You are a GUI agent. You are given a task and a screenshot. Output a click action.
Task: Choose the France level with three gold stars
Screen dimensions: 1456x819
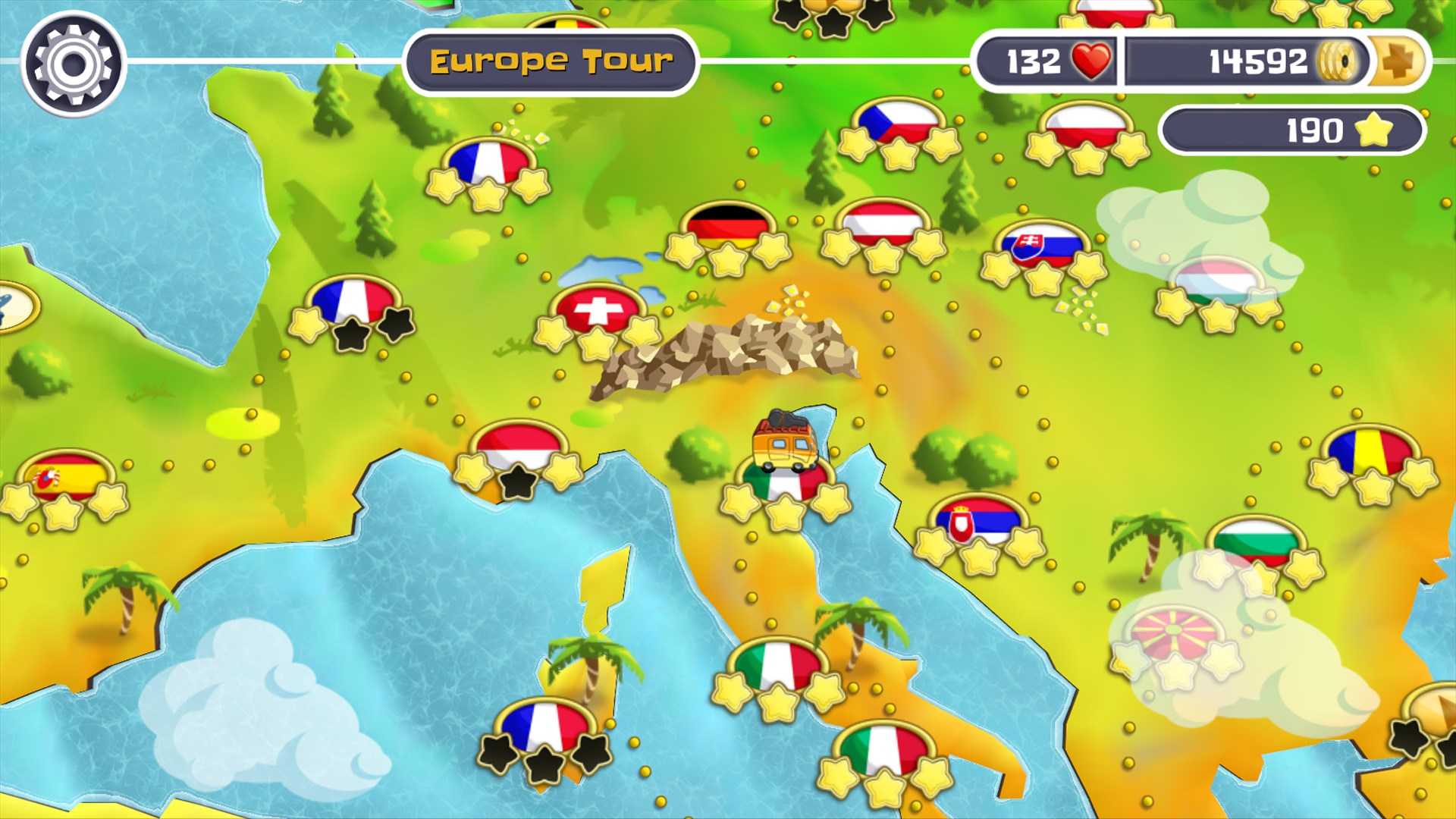point(488,163)
